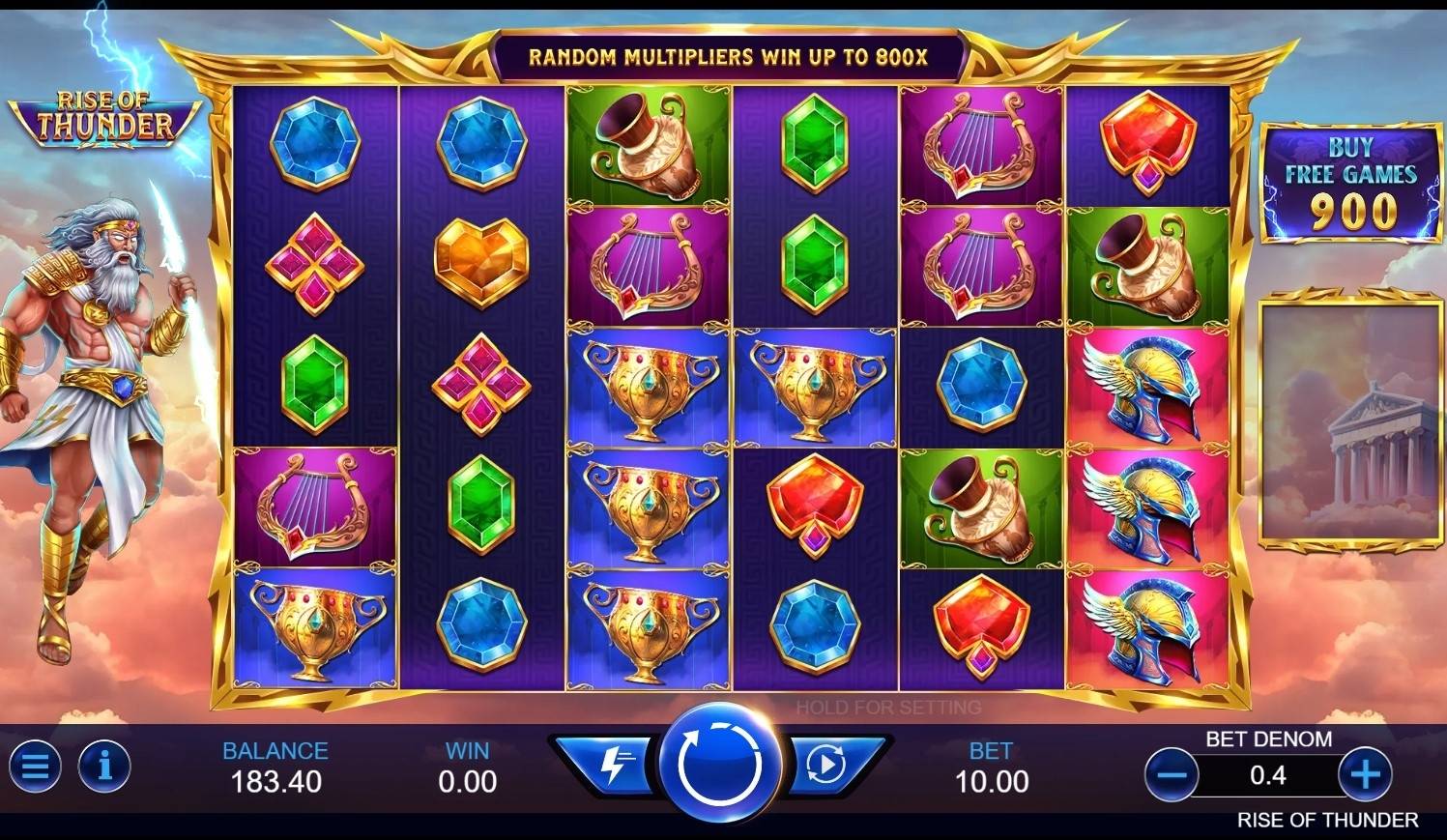Open the hamburger menu
Viewport: 1447px width, 840px height.
point(35,768)
